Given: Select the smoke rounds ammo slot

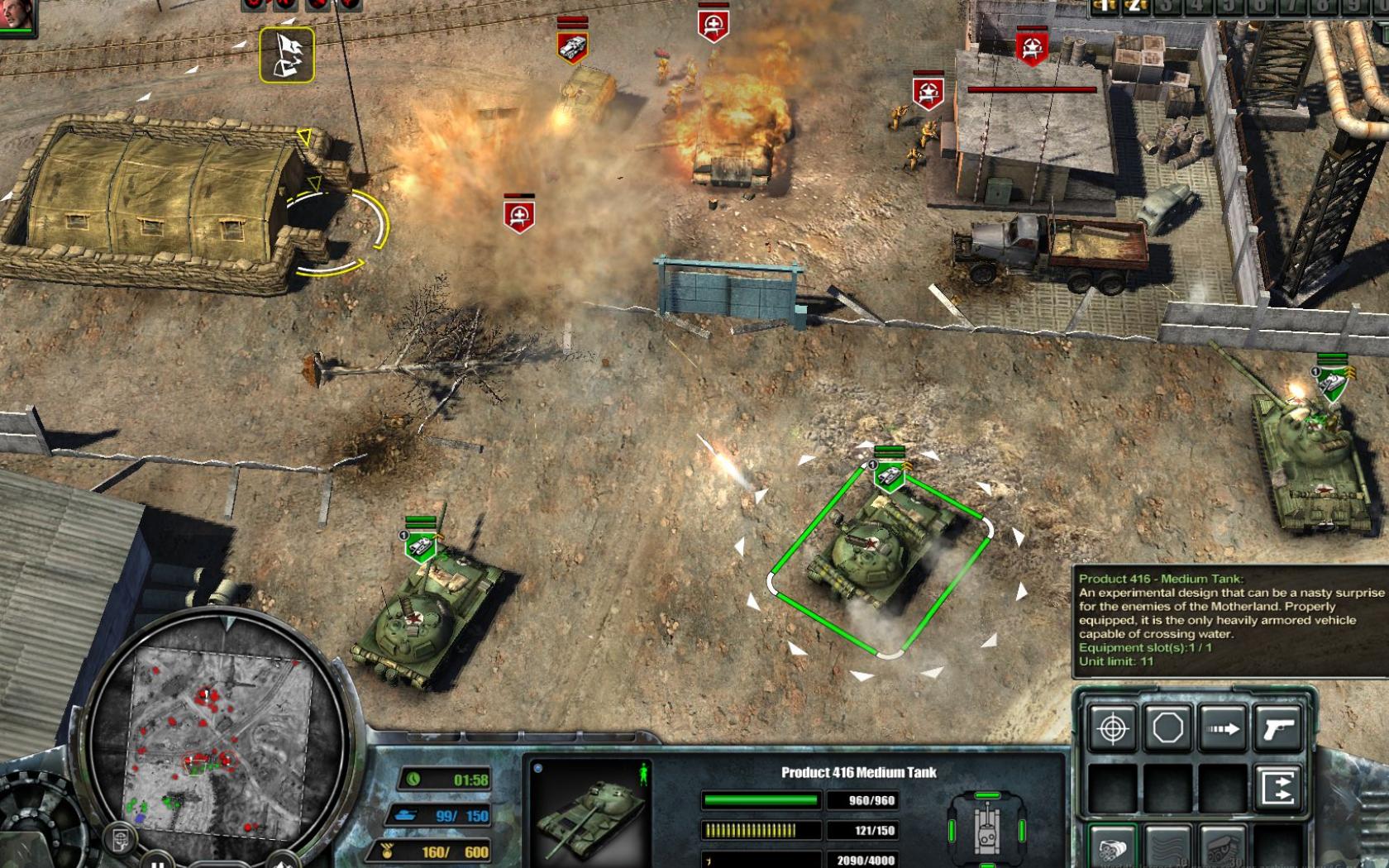Looking at the screenshot, I should point(1168,846).
